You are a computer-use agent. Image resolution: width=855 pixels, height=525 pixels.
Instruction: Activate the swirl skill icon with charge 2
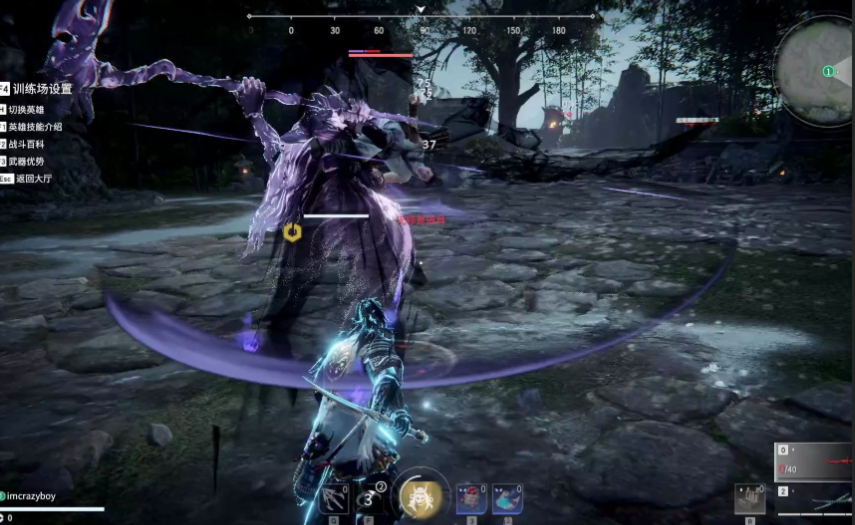coord(370,496)
